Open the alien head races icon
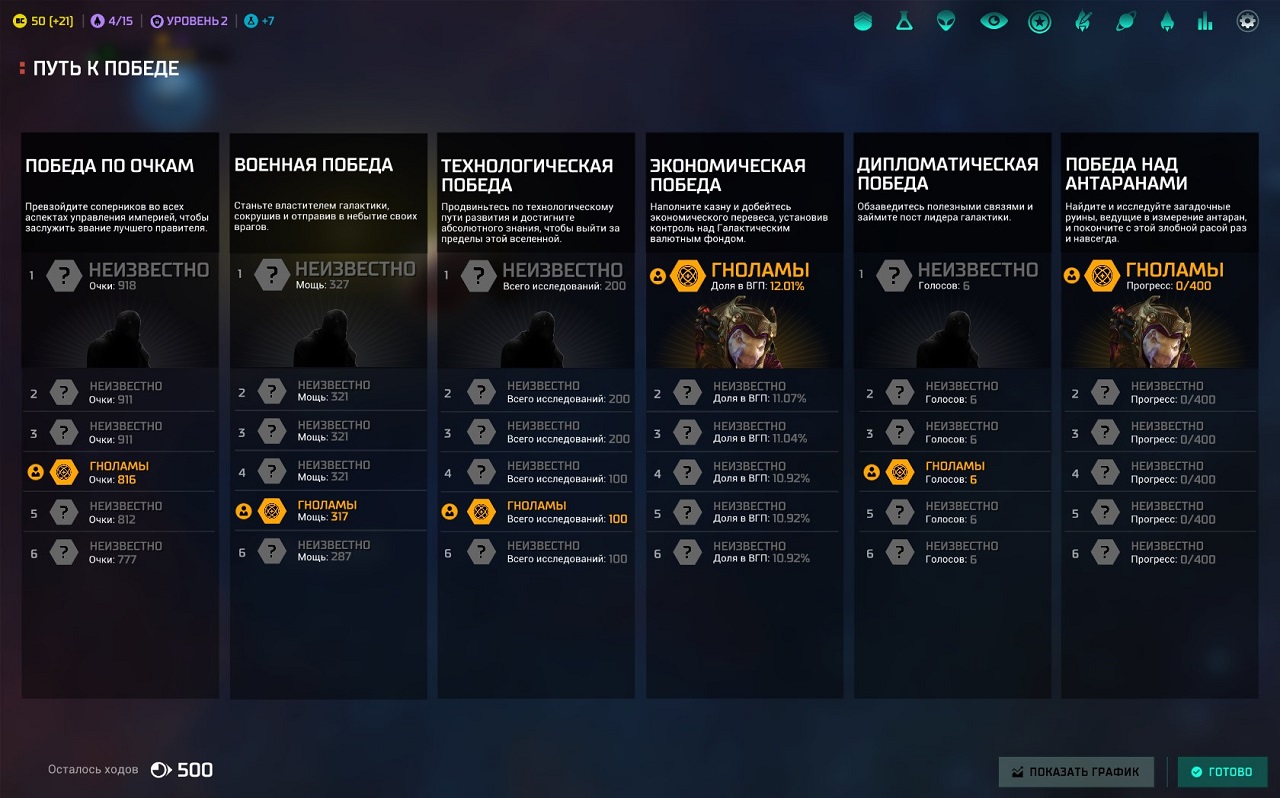This screenshot has width=1280, height=798. [946, 21]
